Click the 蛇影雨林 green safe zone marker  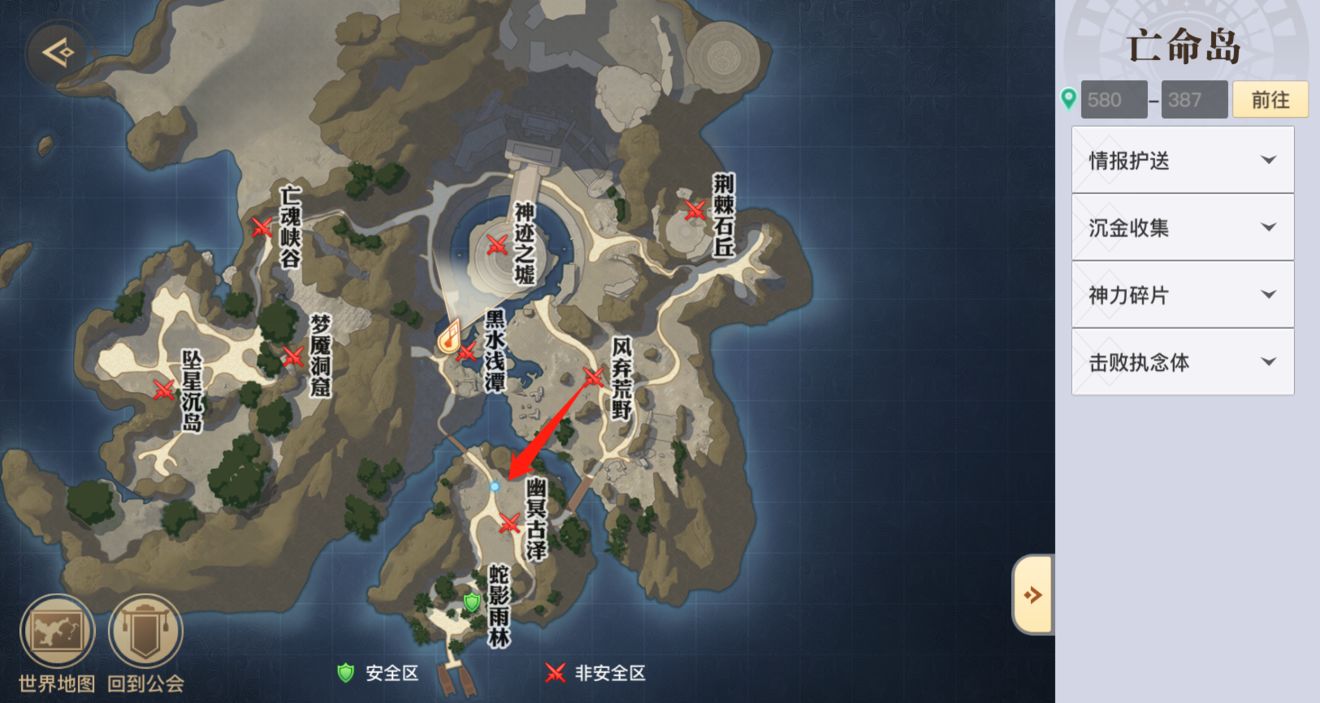coord(472,601)
